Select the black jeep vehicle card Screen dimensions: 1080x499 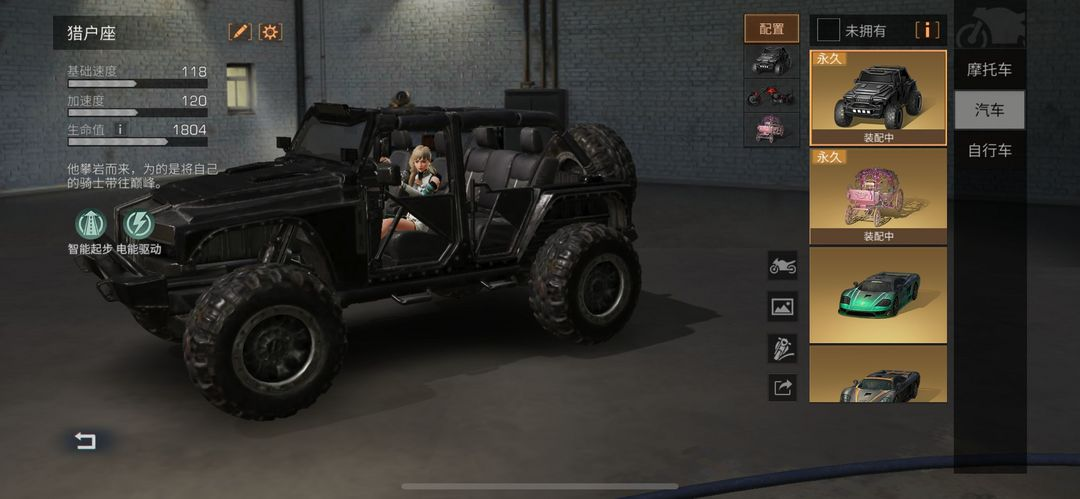877,97
